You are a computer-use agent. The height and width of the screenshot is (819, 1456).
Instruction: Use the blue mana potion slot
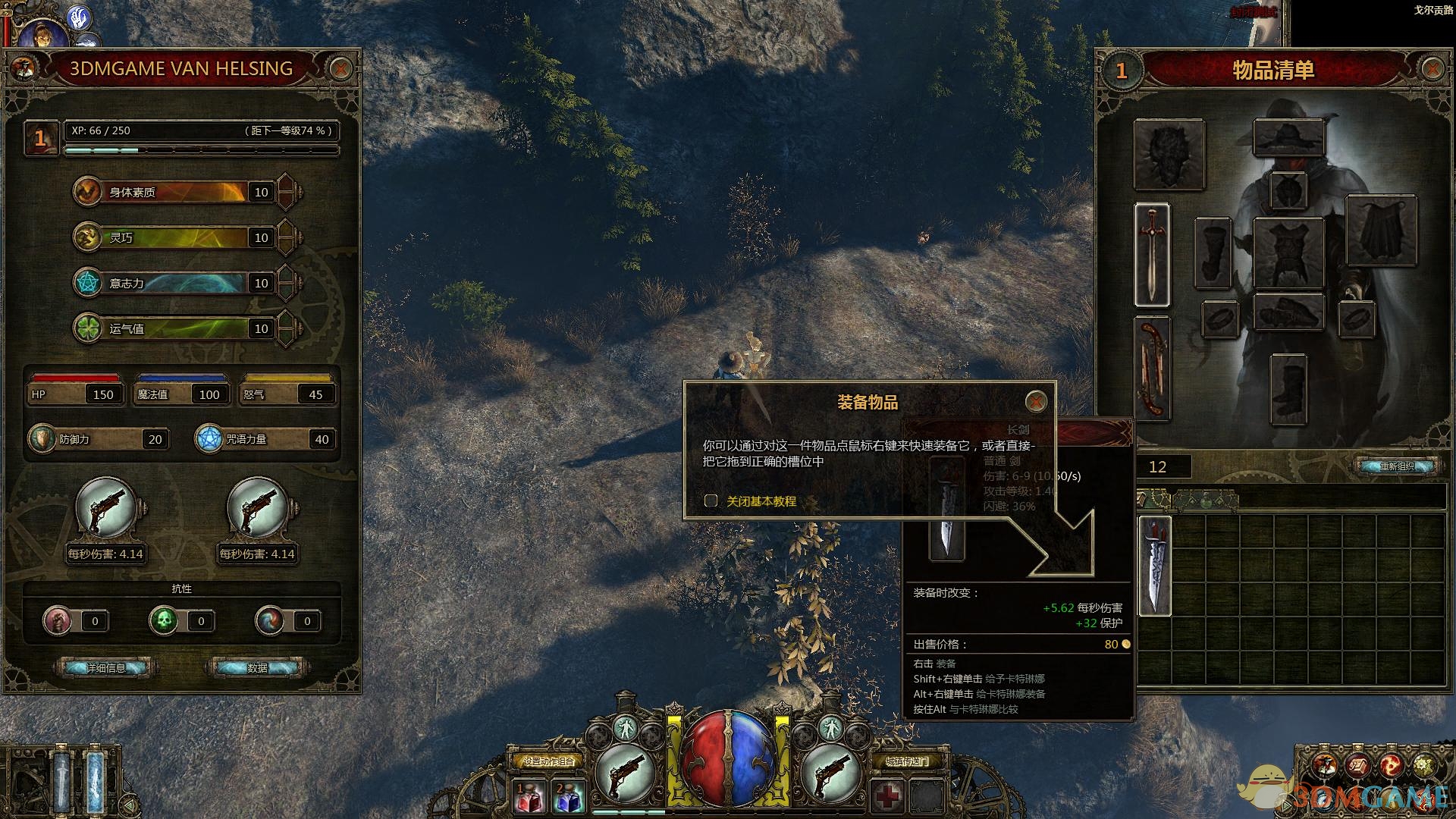(569, 798)
